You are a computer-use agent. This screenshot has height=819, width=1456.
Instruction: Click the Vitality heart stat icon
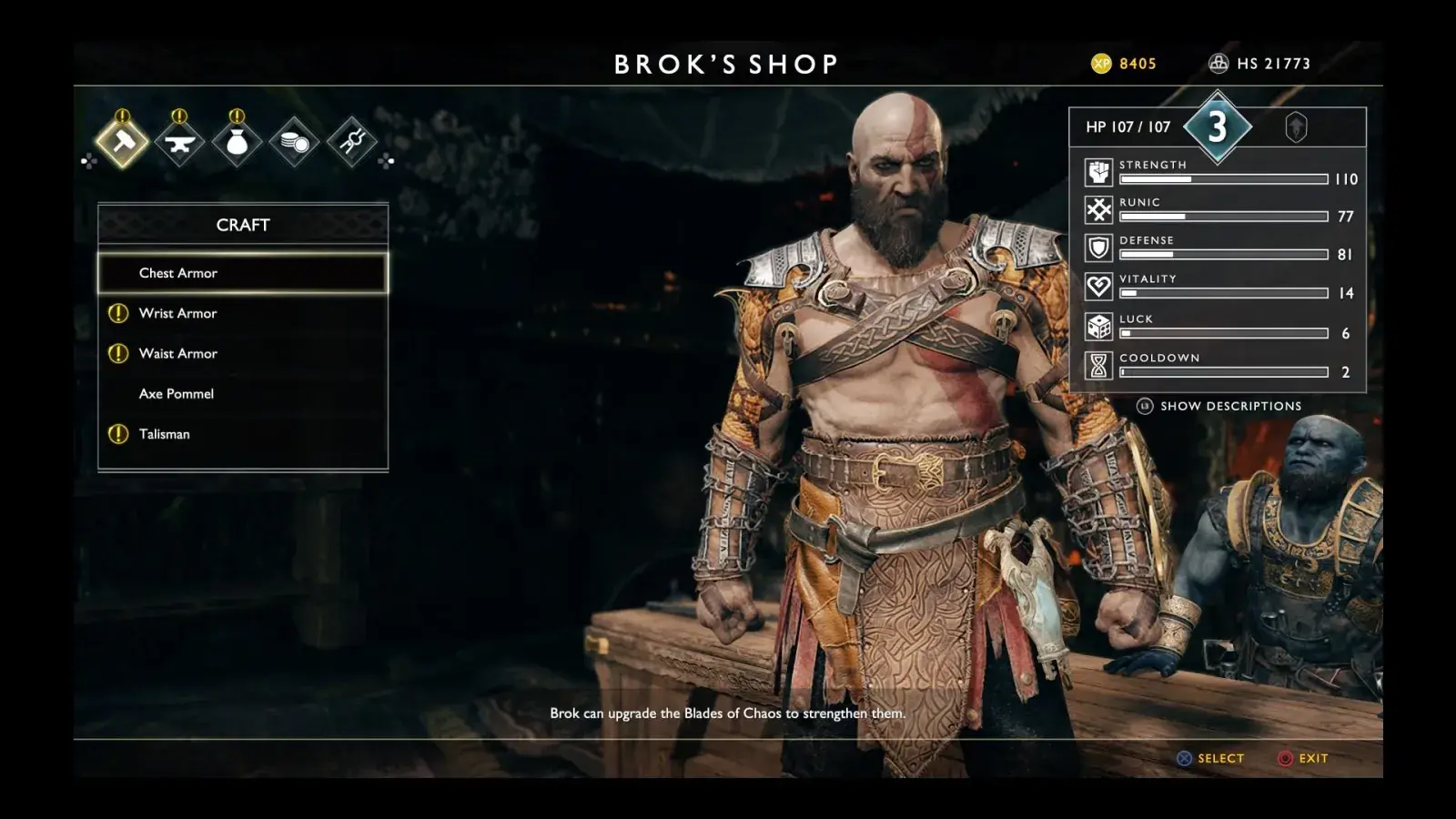(1098, 287)
